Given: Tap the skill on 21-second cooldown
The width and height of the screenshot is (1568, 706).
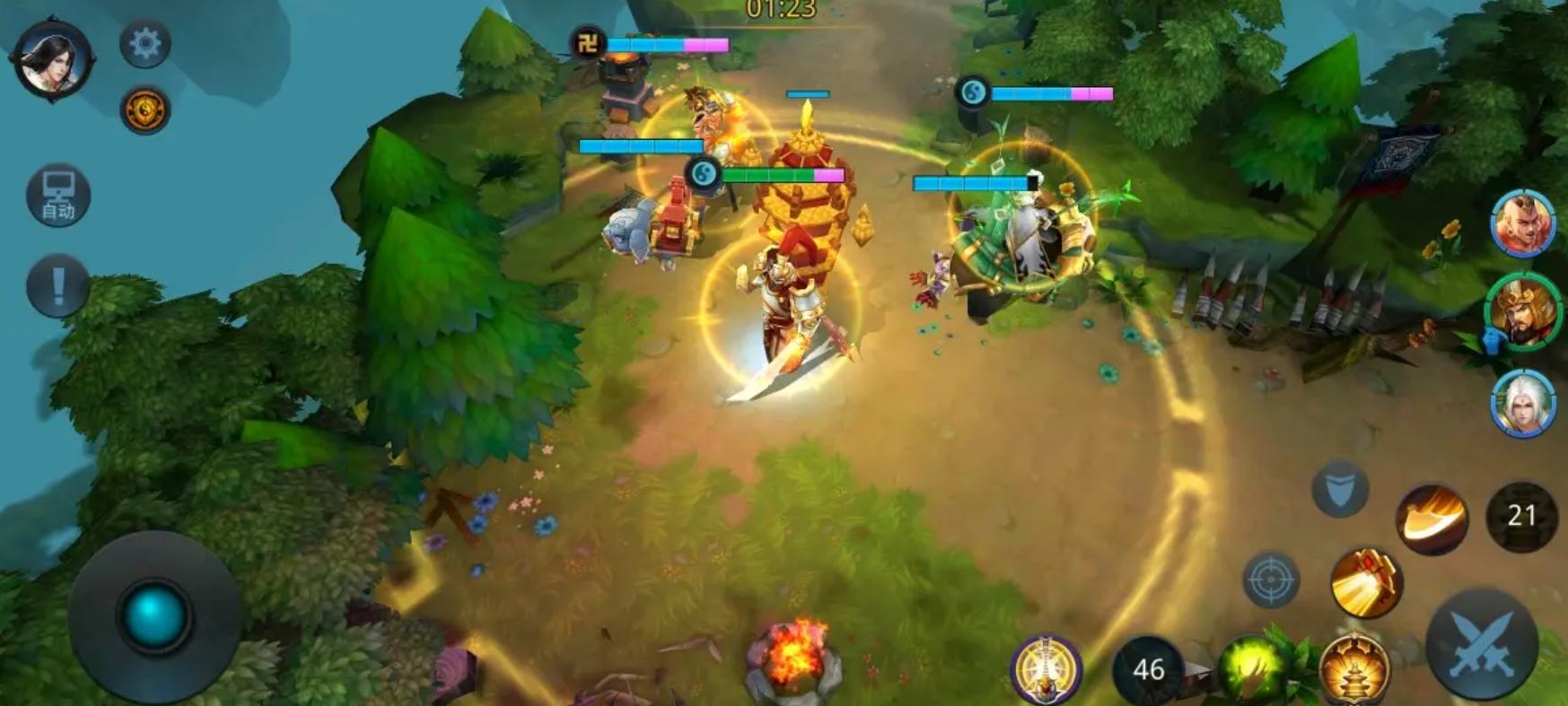Looking at the screenshot, I should click(x=1521, y=516).
